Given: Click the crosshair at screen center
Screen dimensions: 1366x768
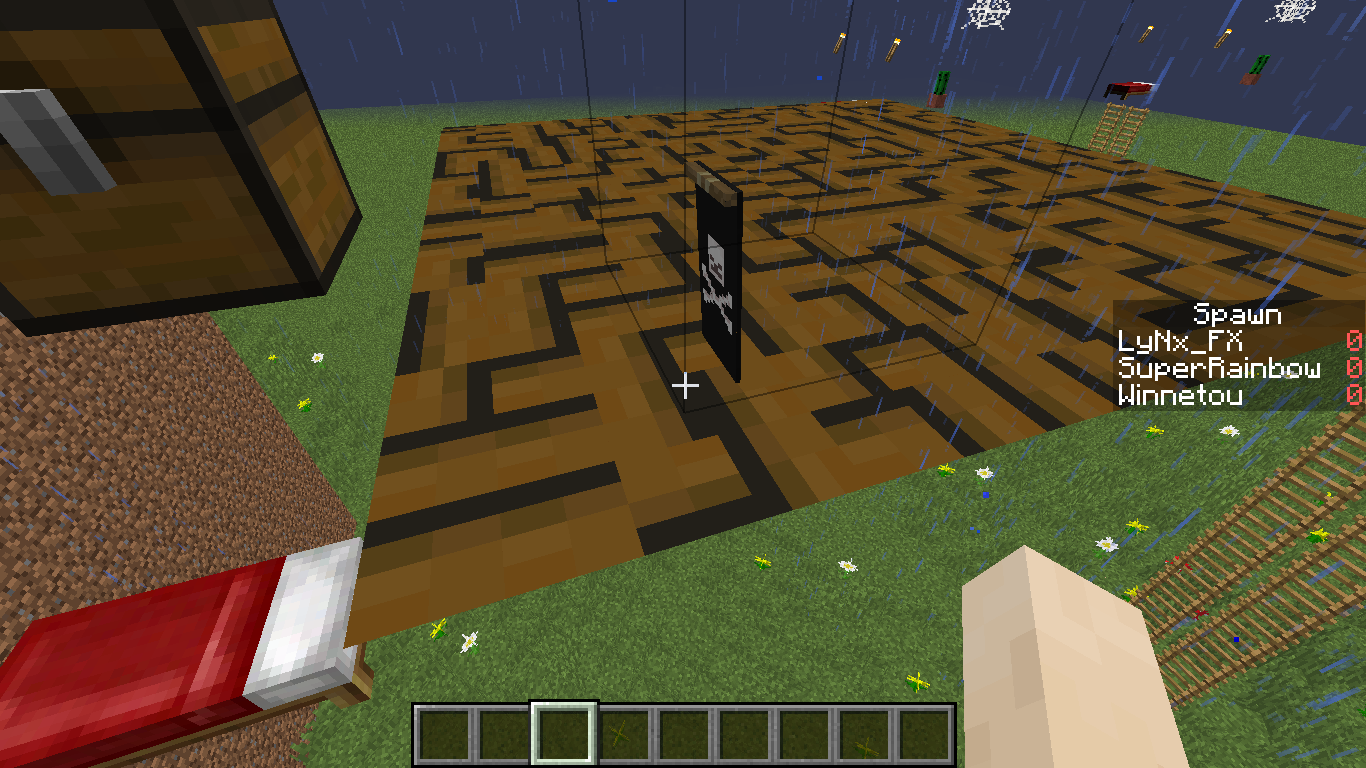Looking at the screenshot, I should tap(687, 384).
